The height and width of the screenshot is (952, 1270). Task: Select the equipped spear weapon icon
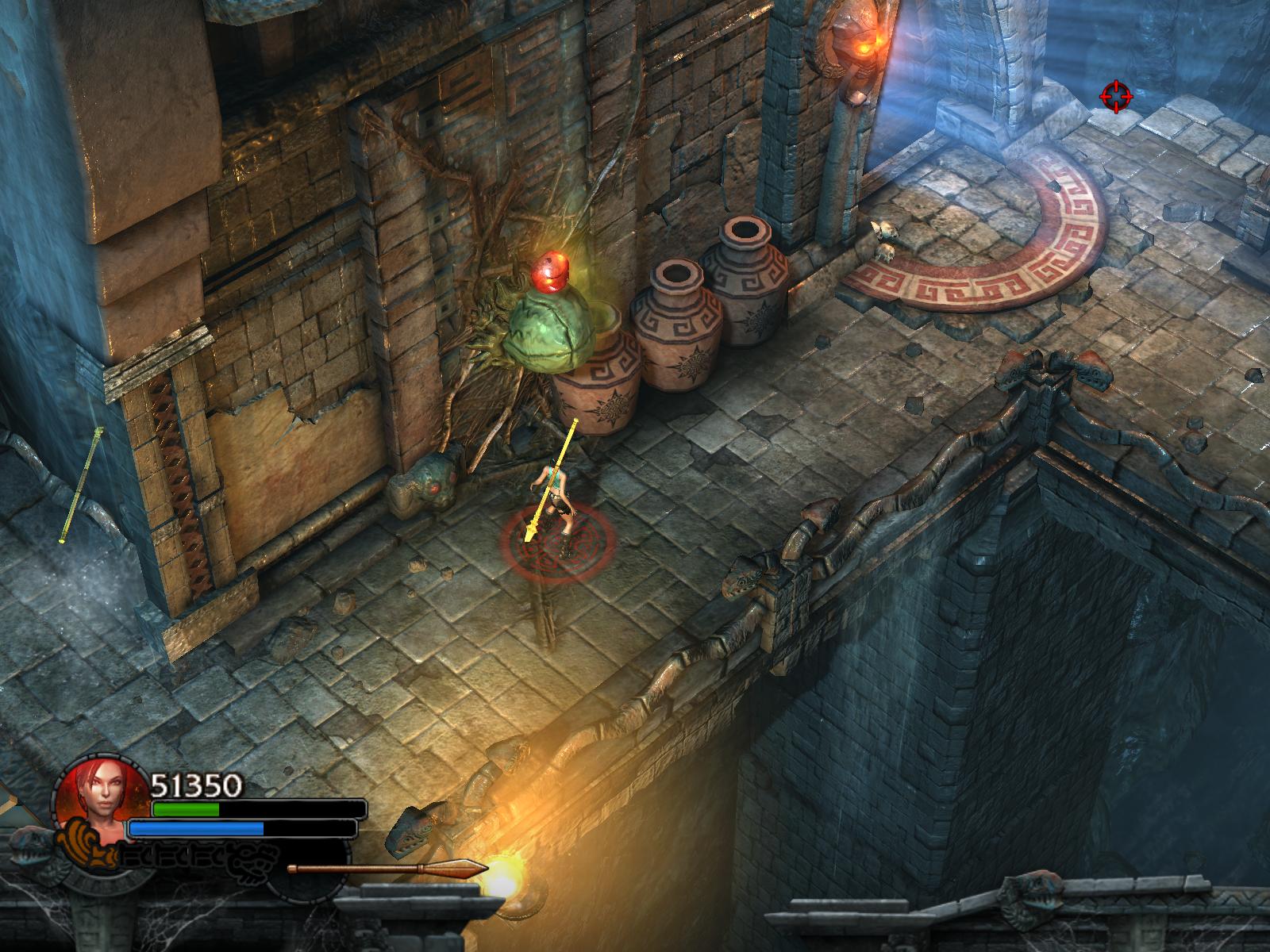(x=387, y=868)
